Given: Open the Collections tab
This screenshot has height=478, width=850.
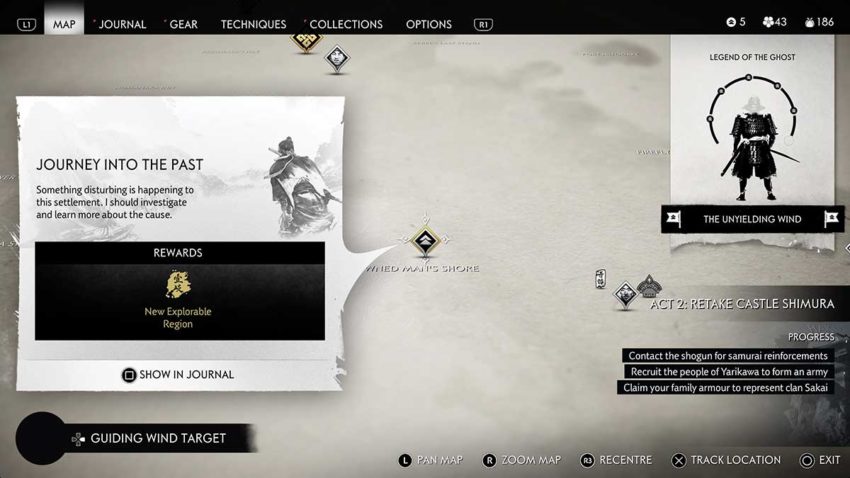Looking at the screenshot, I should coord(344,24).
